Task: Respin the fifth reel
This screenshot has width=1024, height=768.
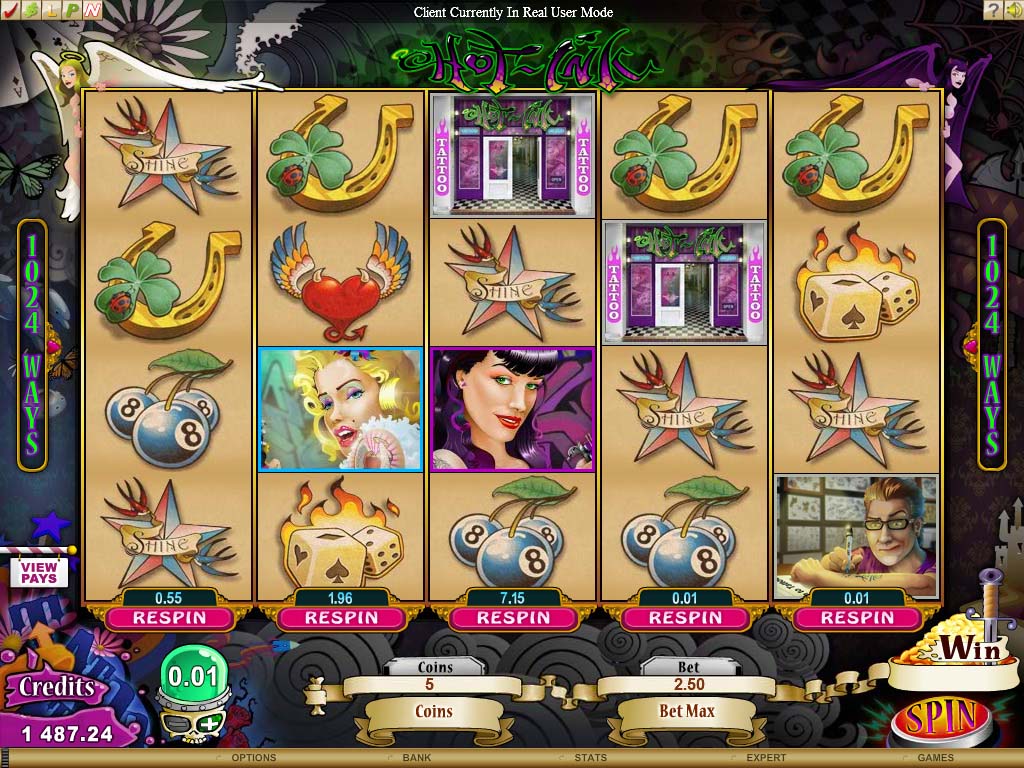Action: click(857, 618)
